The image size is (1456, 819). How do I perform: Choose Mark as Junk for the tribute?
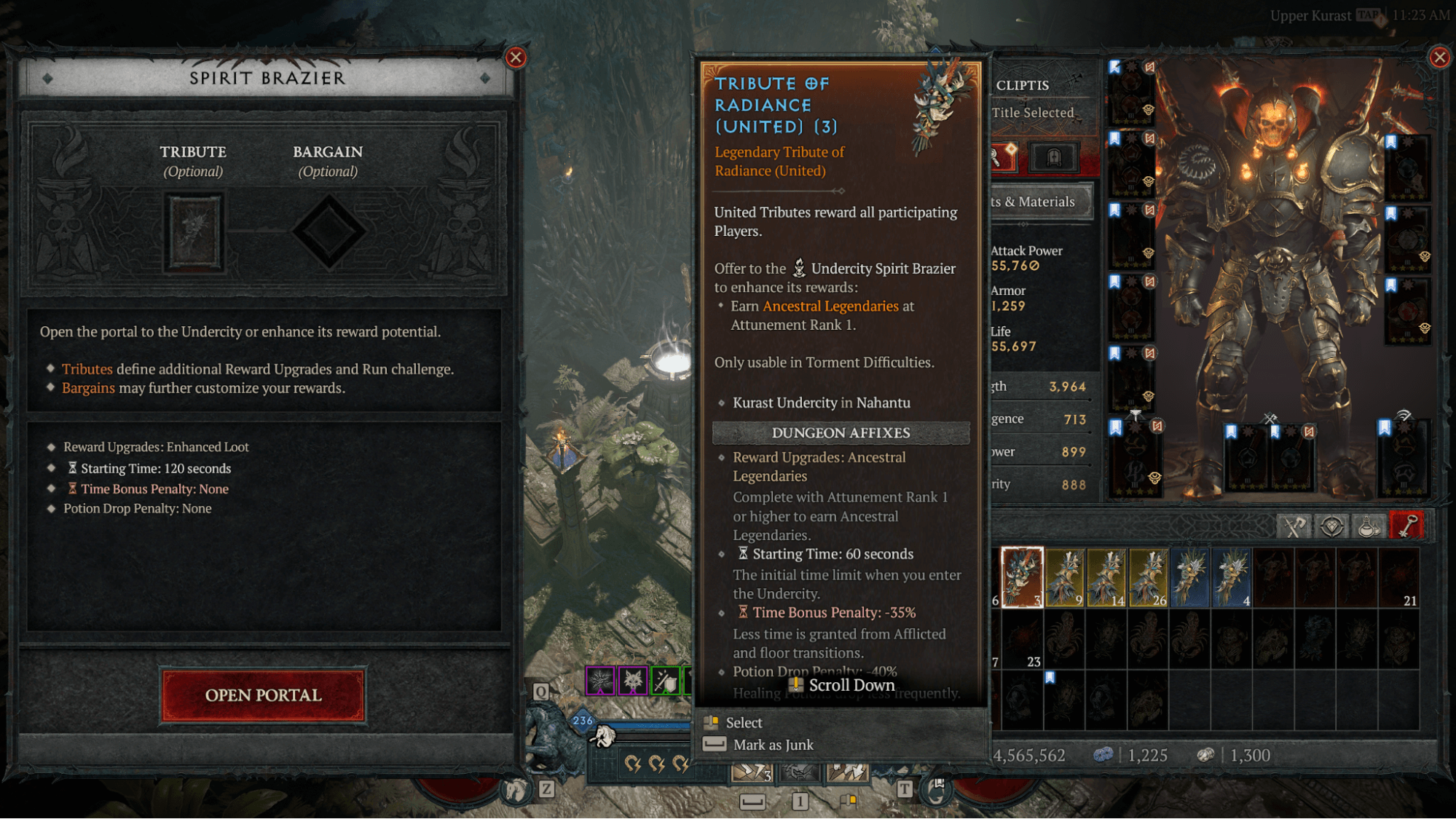click(x=774, y=744)
